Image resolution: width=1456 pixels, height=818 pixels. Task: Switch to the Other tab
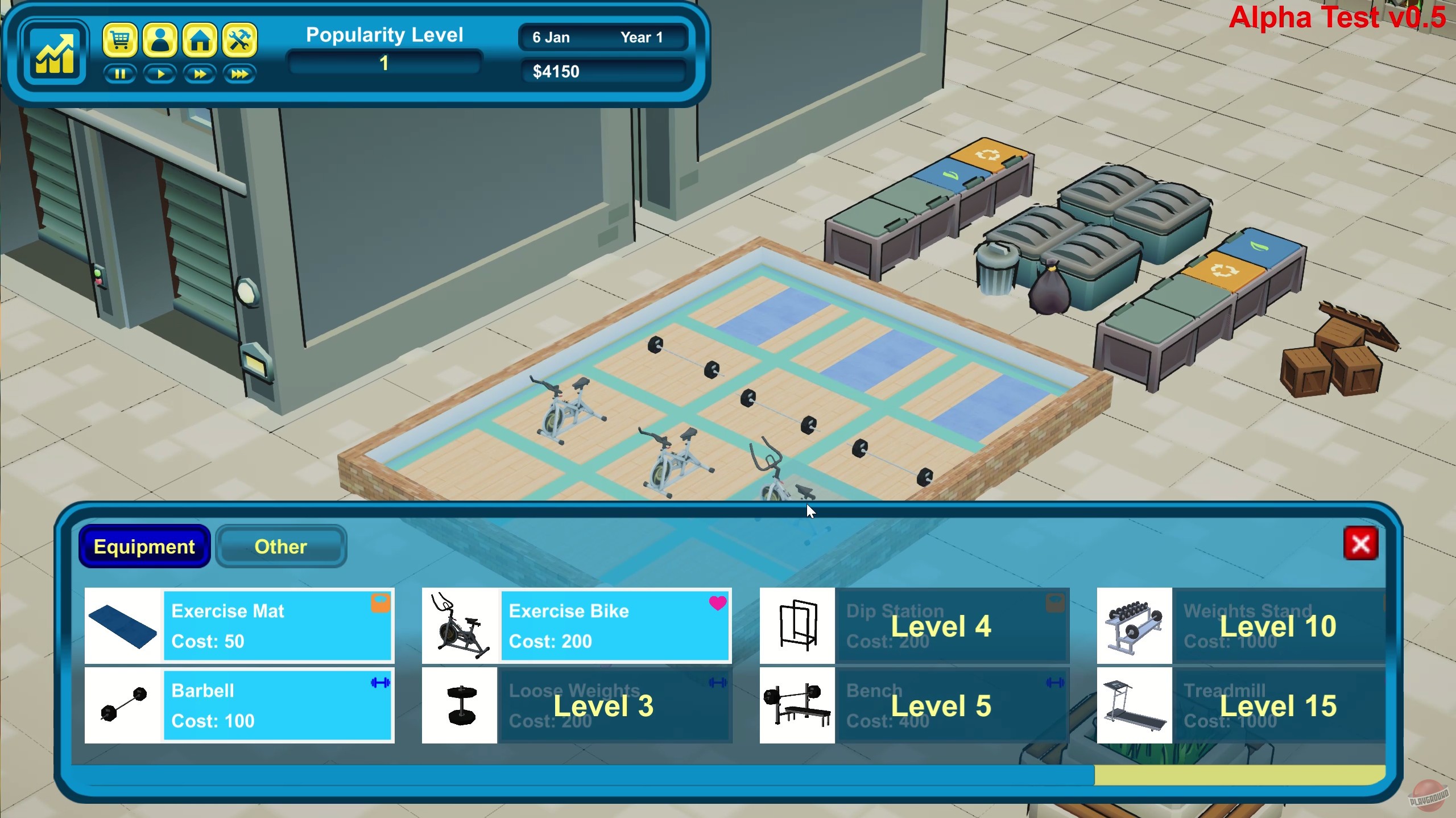pyautogui.click(x=280, y=547)
